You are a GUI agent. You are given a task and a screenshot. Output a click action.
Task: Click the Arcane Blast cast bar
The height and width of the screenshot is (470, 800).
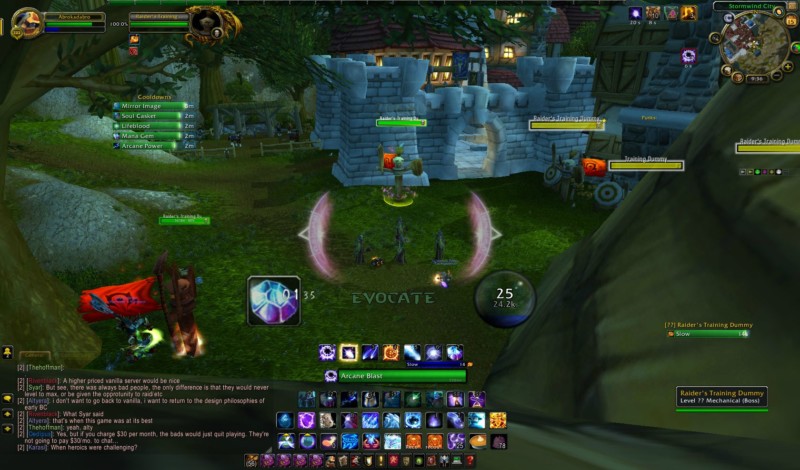coord(401,376)
